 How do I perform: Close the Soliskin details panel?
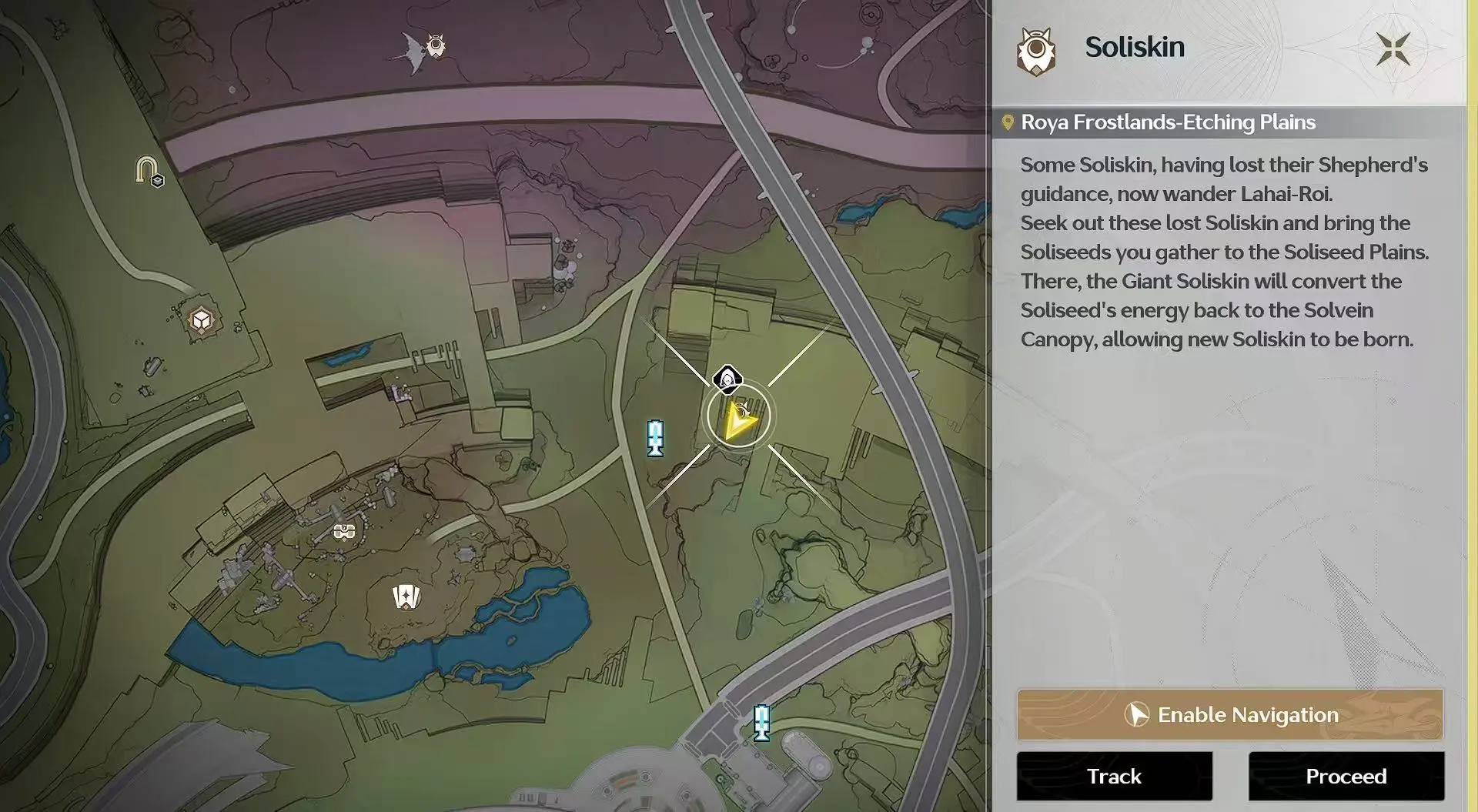click(1393, 49)
